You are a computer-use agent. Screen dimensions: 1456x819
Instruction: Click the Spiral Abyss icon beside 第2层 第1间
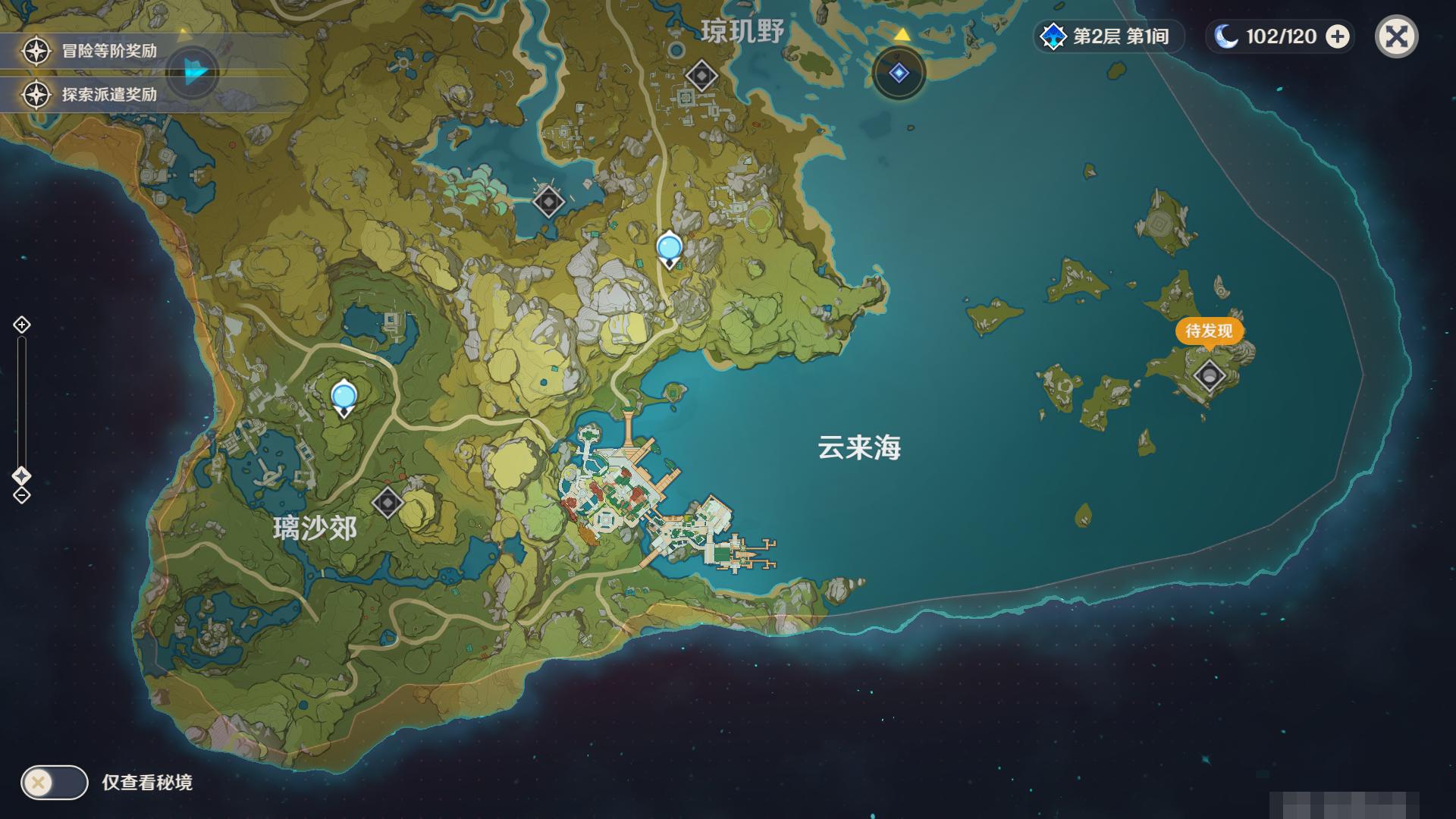(x=1052, y=36)
